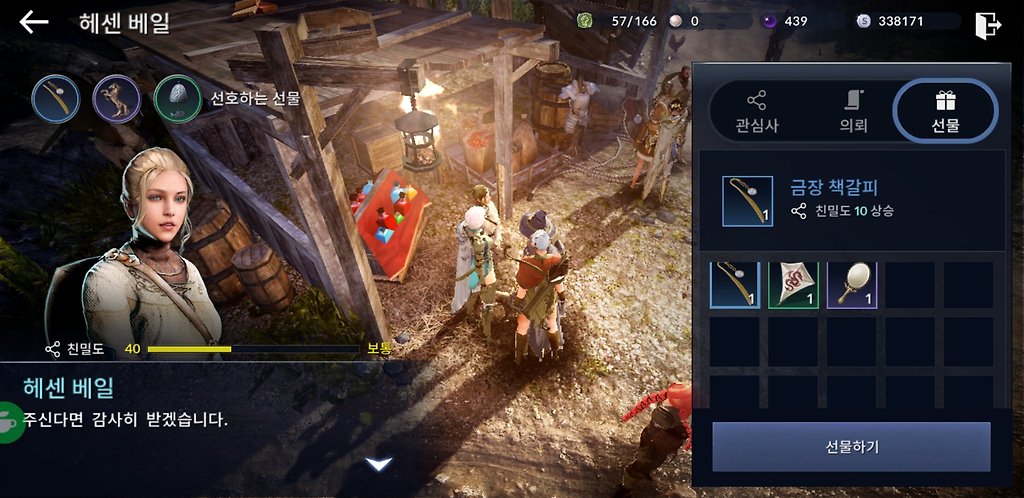1024x498 pixels.
Task: Switch to the 관심사 tab
Action: 756,111
